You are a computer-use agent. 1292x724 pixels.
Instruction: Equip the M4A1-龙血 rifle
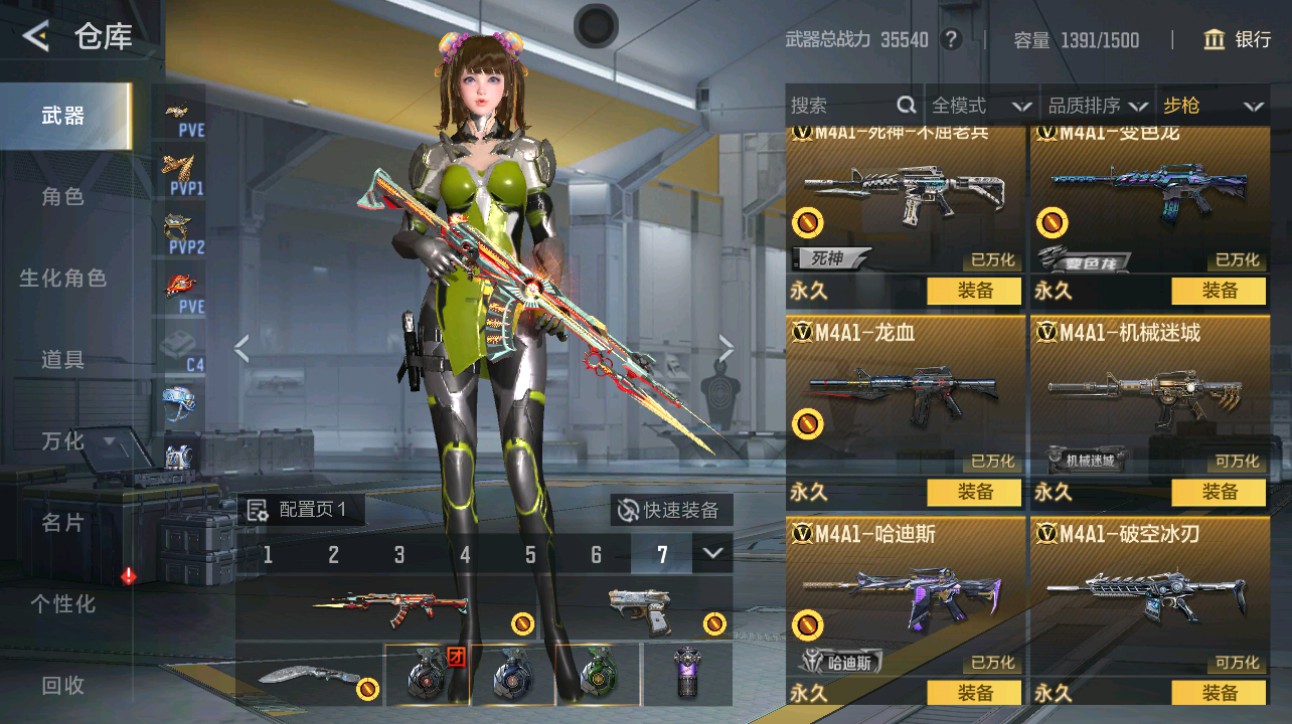(x=974, y=492)
